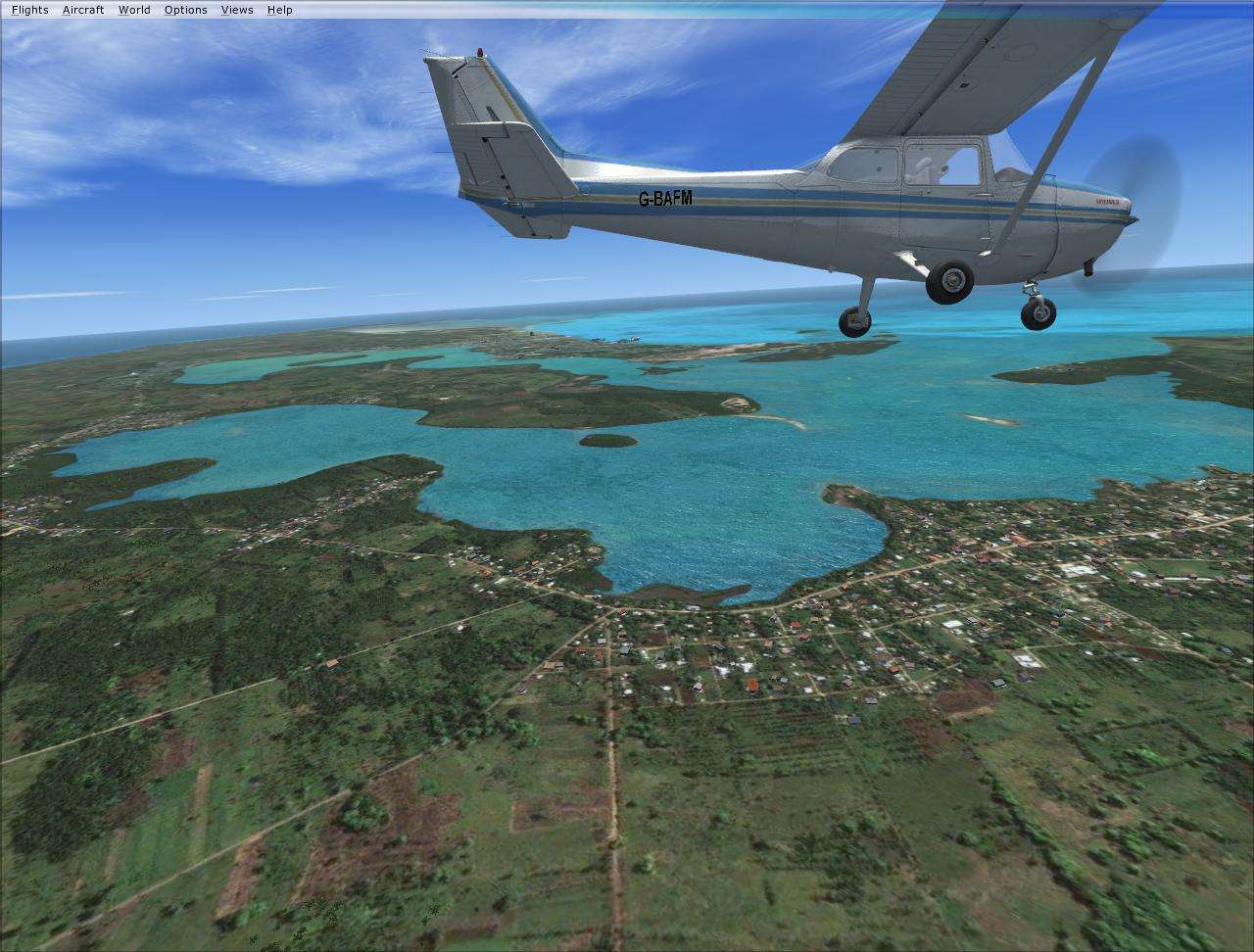Open the Aircraft menu
Viewport: 1254px width, 952px height.
[x=83, y=10]
